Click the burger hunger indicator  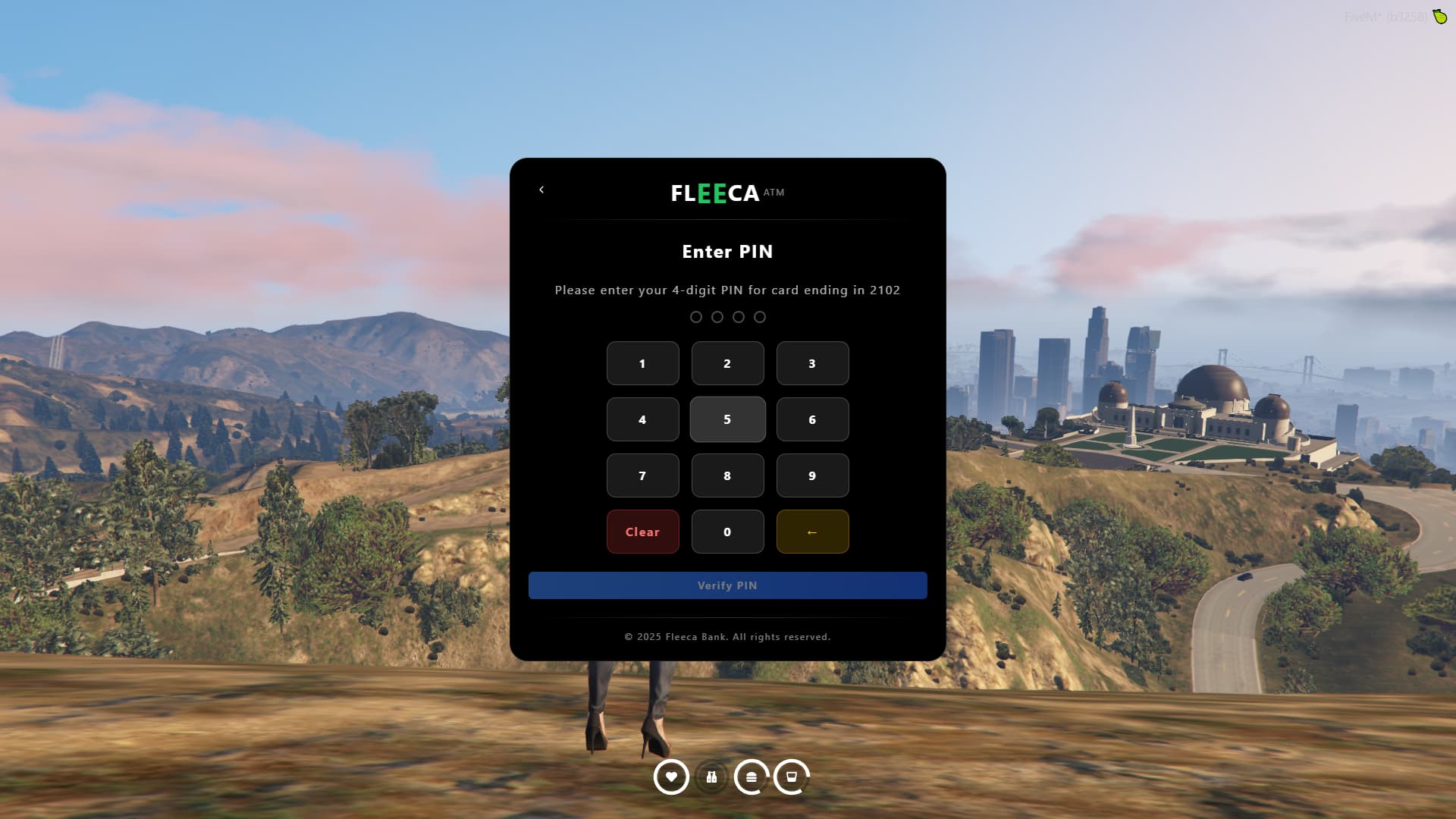(x=752, y=777)
